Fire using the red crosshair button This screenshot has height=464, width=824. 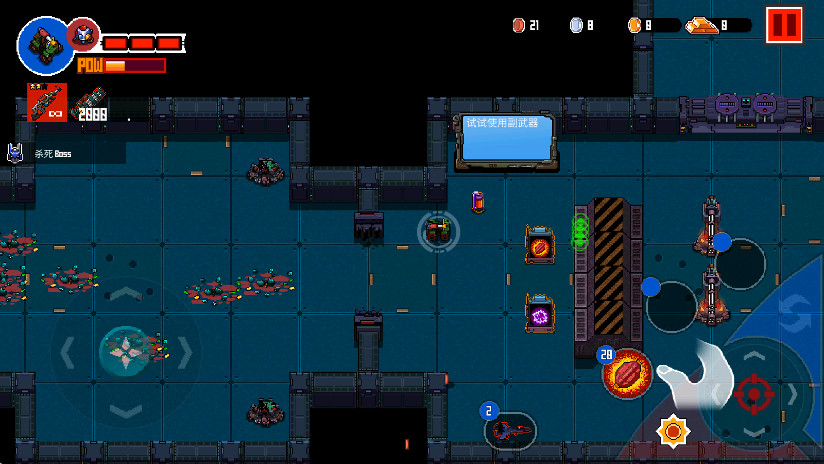(x=754, y=394)
